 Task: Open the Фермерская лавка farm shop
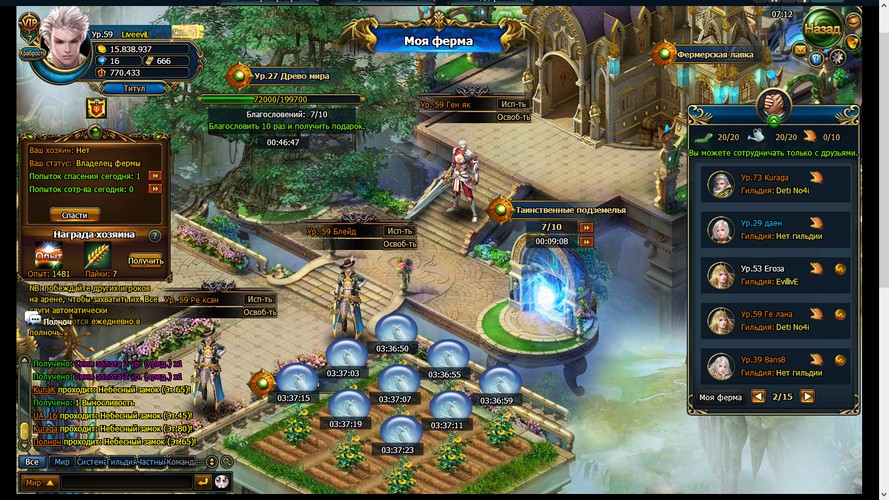point(714,55)
